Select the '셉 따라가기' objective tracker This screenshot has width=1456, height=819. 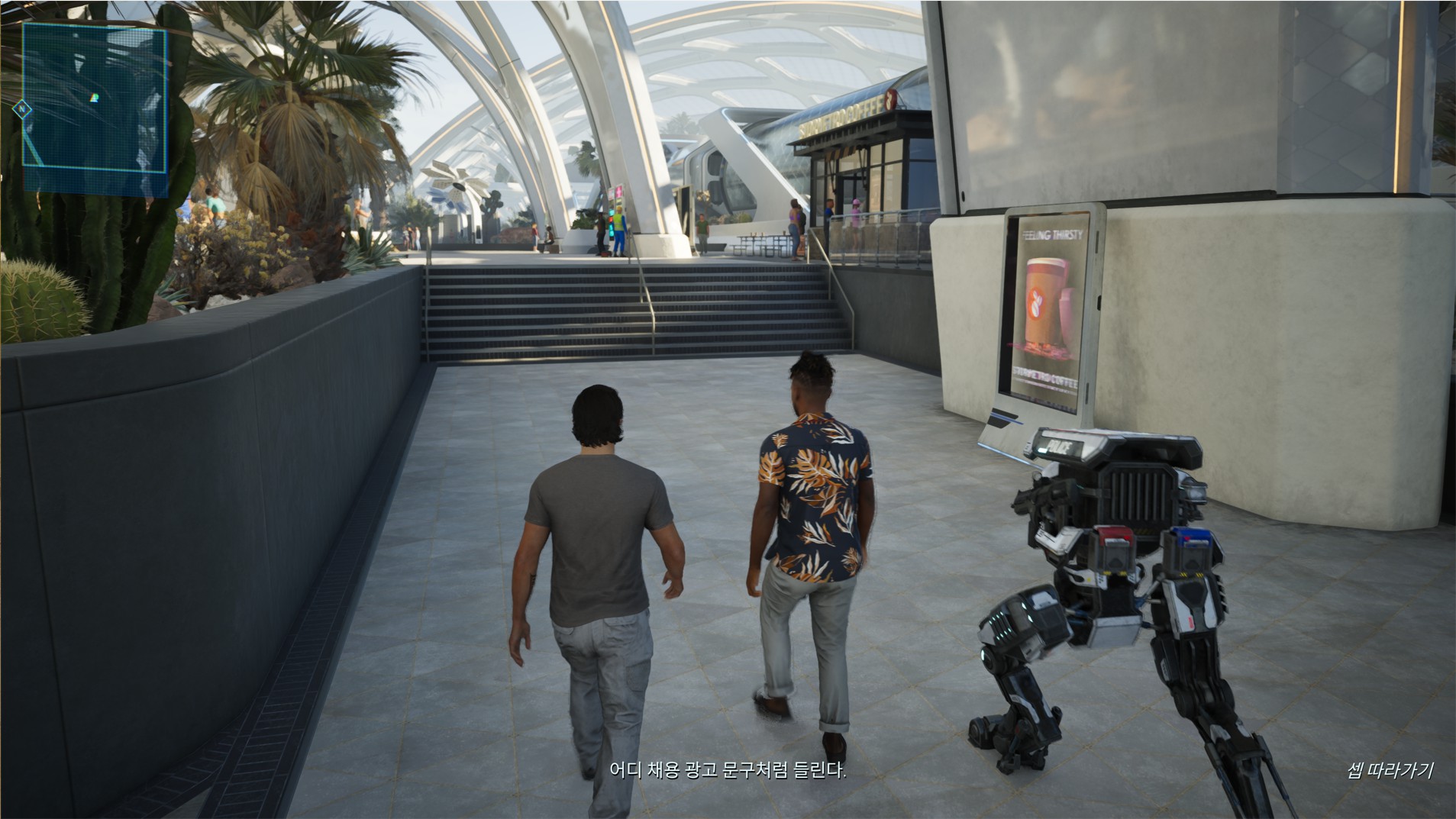1389,770
